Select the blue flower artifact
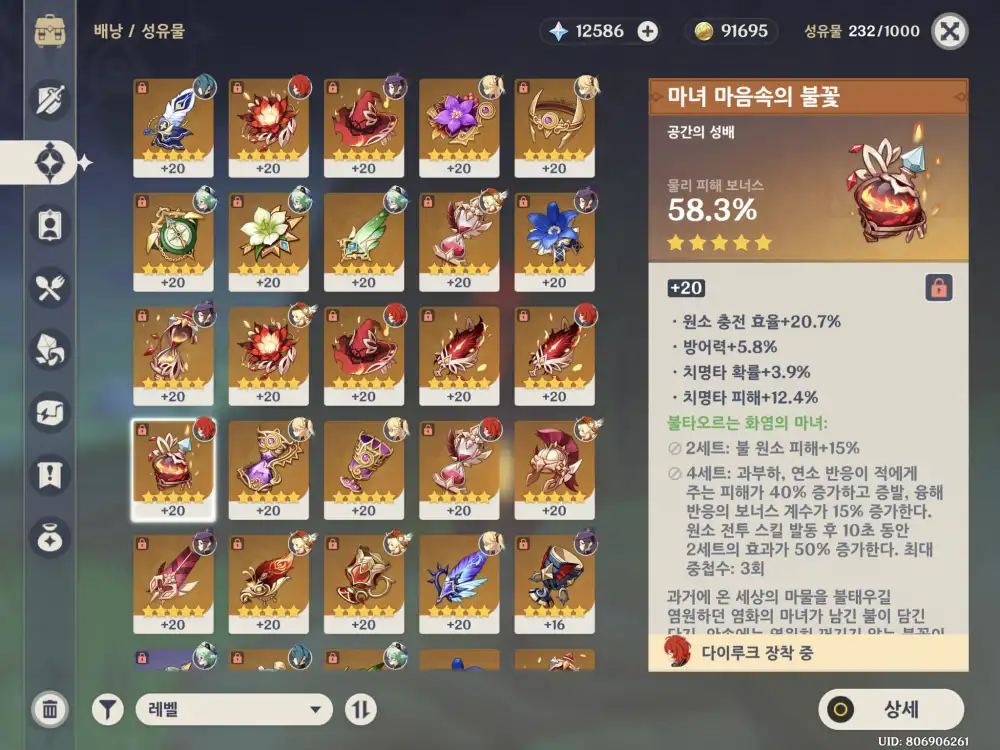The width and height of the screenshot is (1000, 750). coord(554,242)
